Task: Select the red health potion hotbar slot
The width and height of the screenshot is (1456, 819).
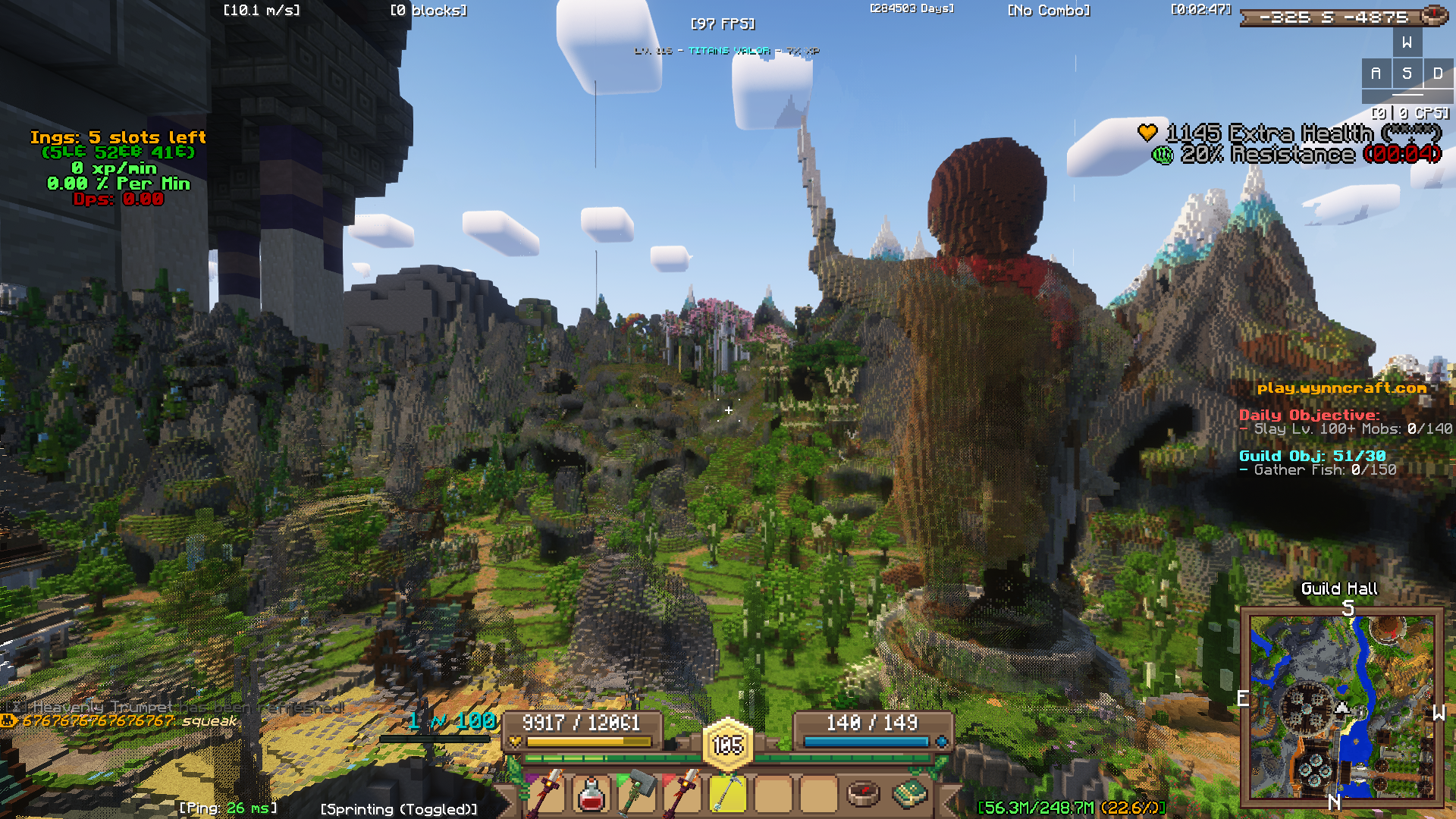Action: 591,794
